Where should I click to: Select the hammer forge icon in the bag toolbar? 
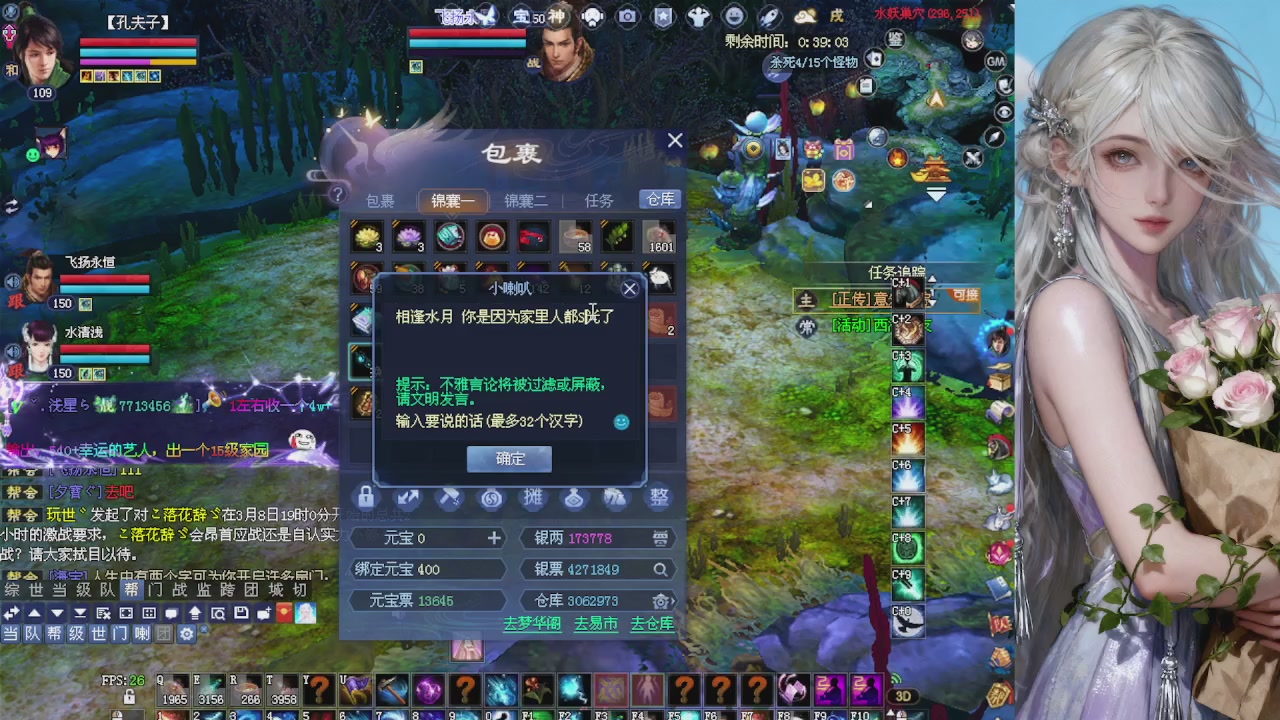448,497
